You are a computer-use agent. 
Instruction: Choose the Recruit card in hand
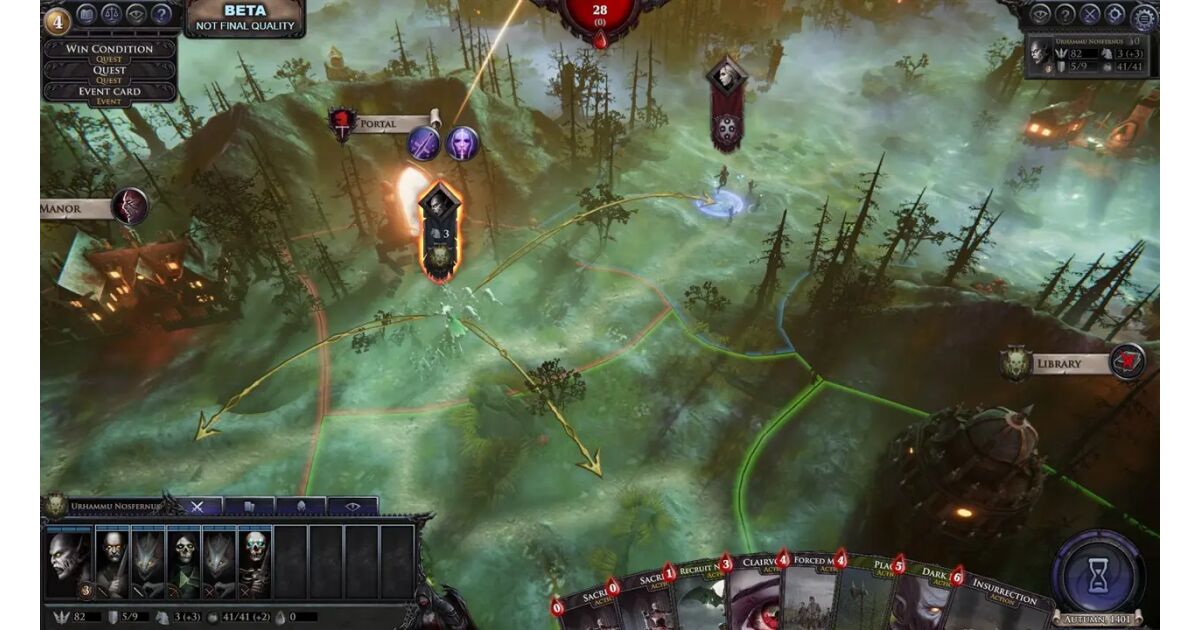coord(698,605)
